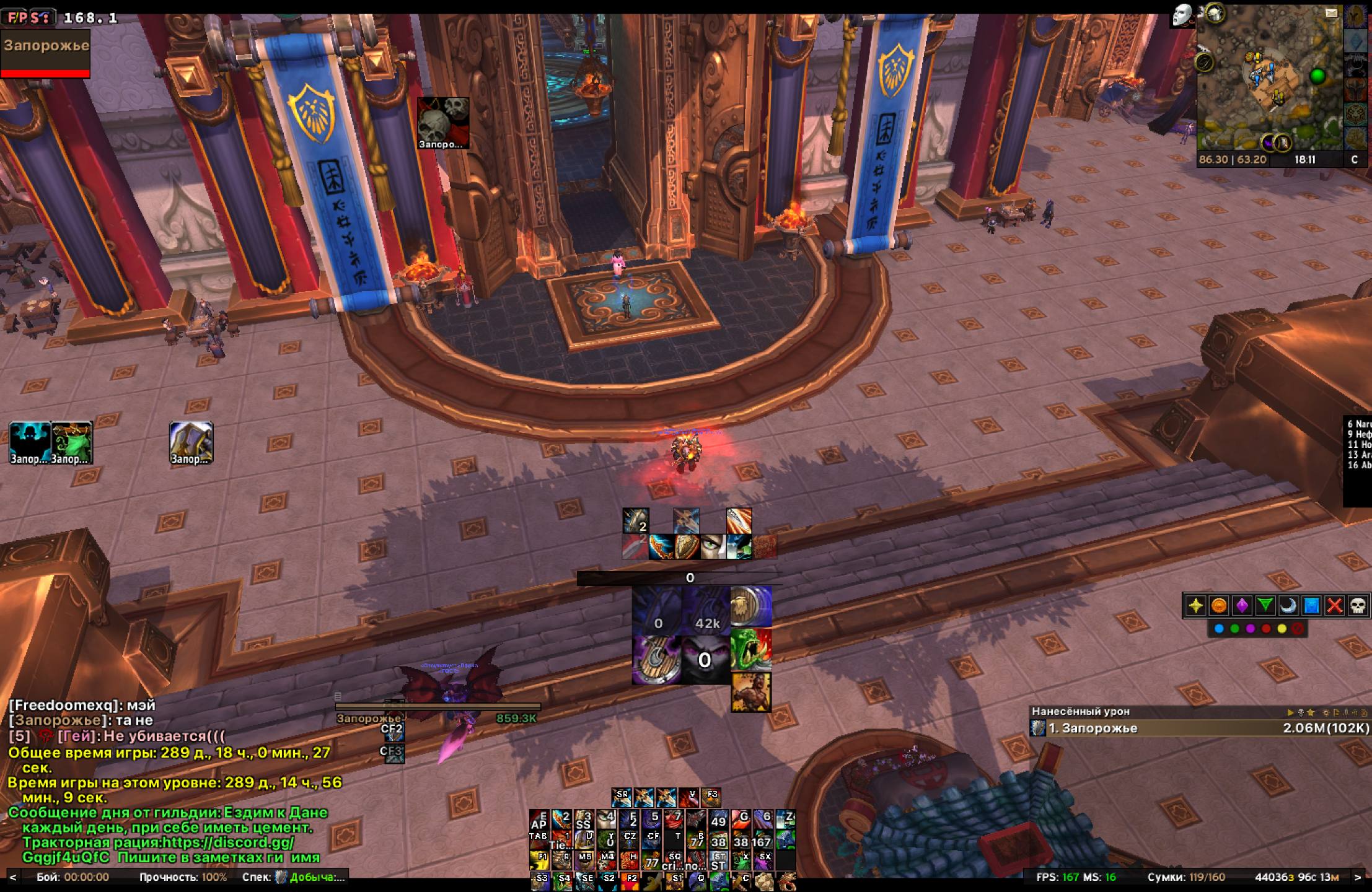Open the damage meter gear settings icon
This screenshot has height=892, width=1372.
(x=1326, y=712)
